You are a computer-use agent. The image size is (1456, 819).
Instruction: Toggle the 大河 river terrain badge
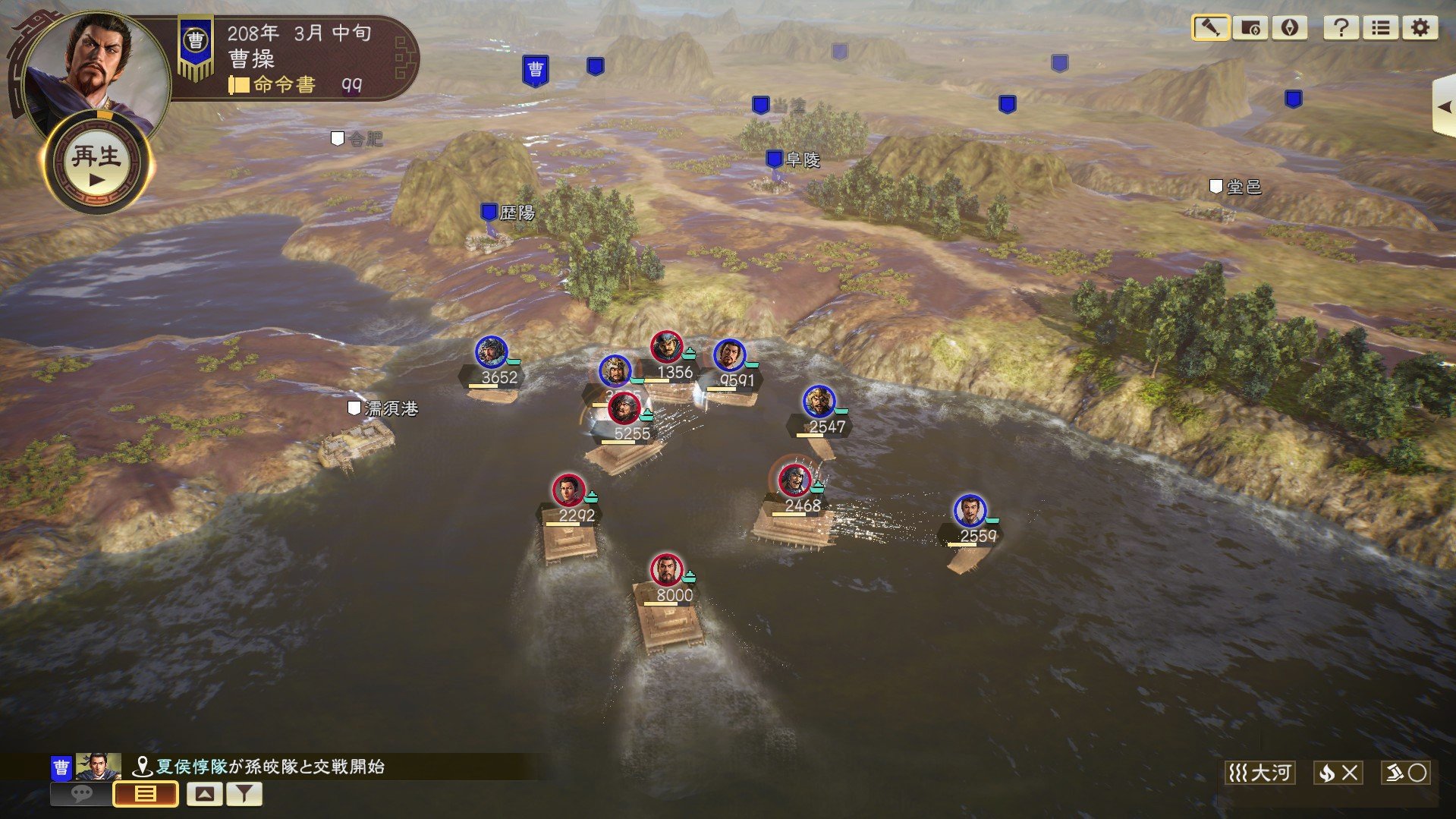point(1261,773)
